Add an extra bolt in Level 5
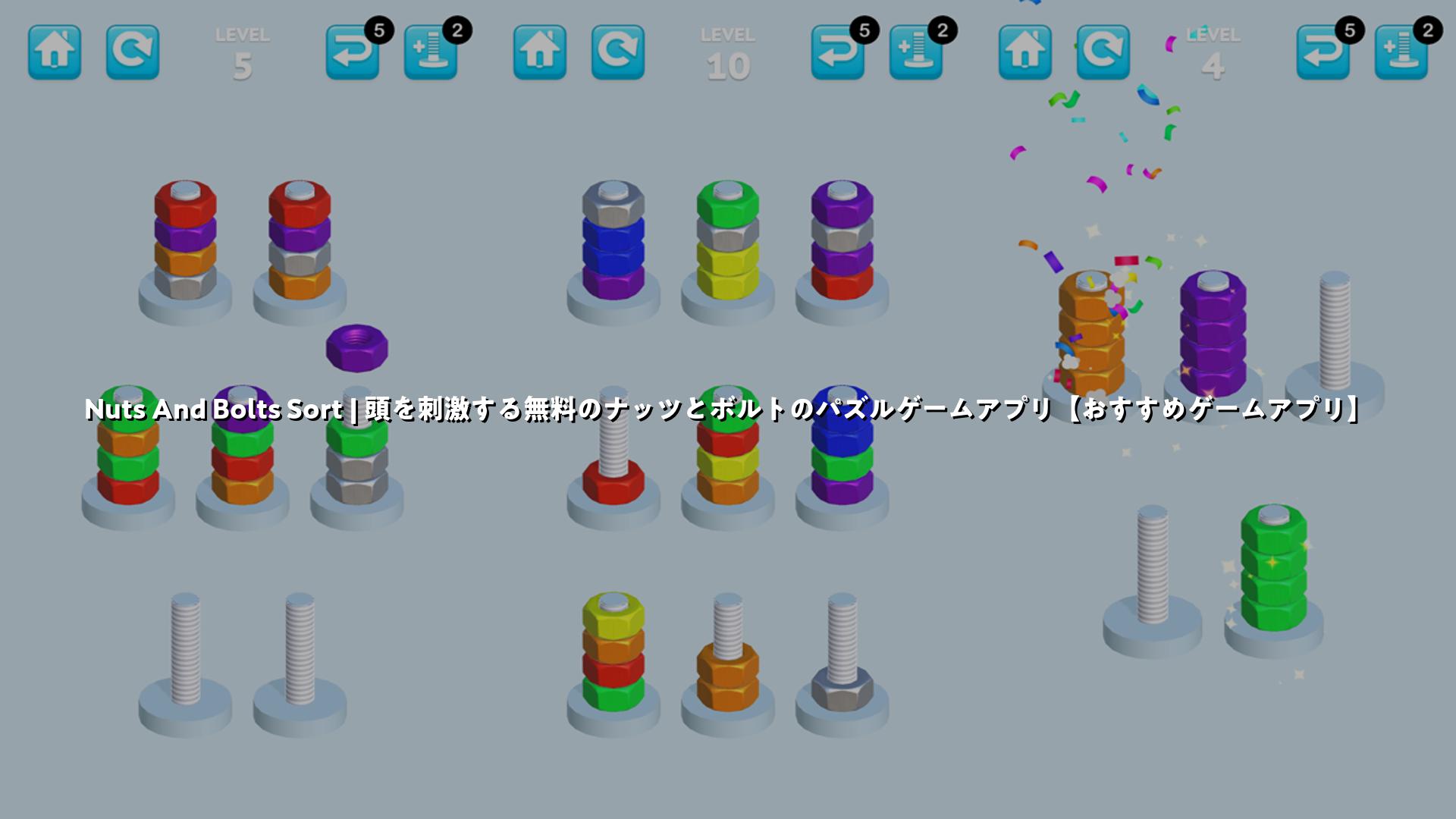 431,52
